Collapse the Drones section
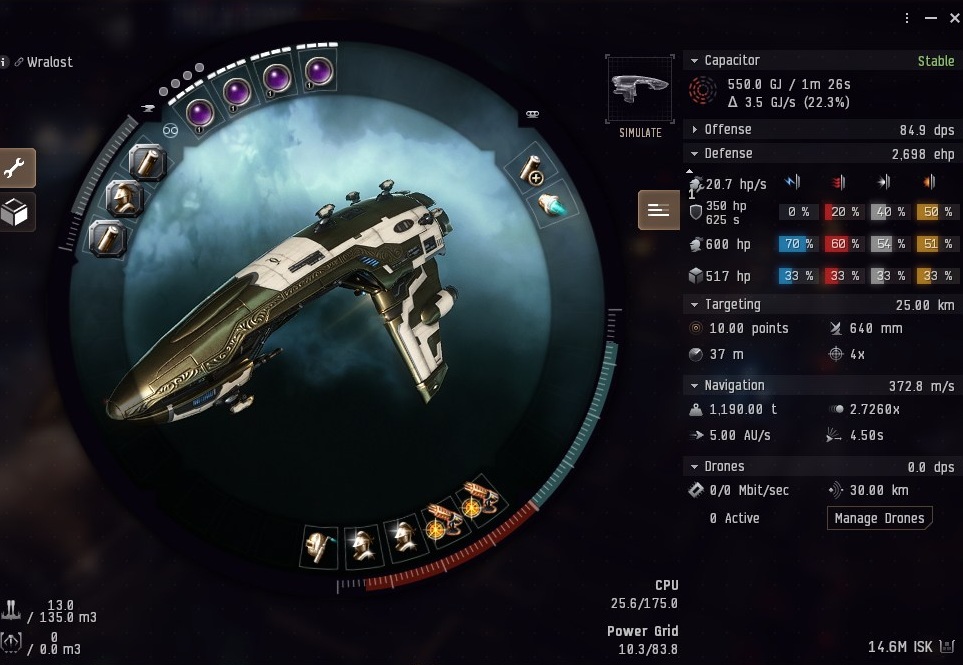The width and height of the screenshot is (963, 665). coord(695,467)
